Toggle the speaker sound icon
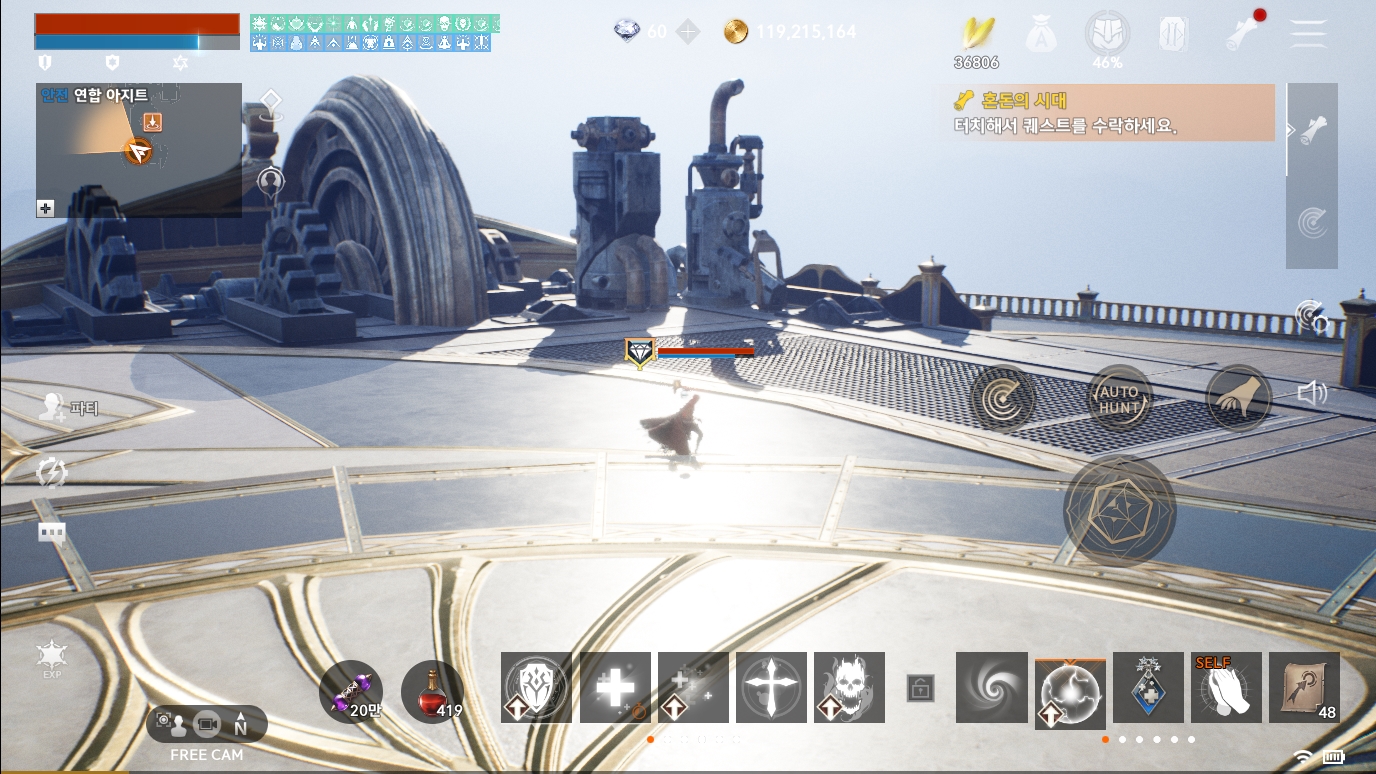This screenshot has width=1376, height=774. (x=1311, y=393)
